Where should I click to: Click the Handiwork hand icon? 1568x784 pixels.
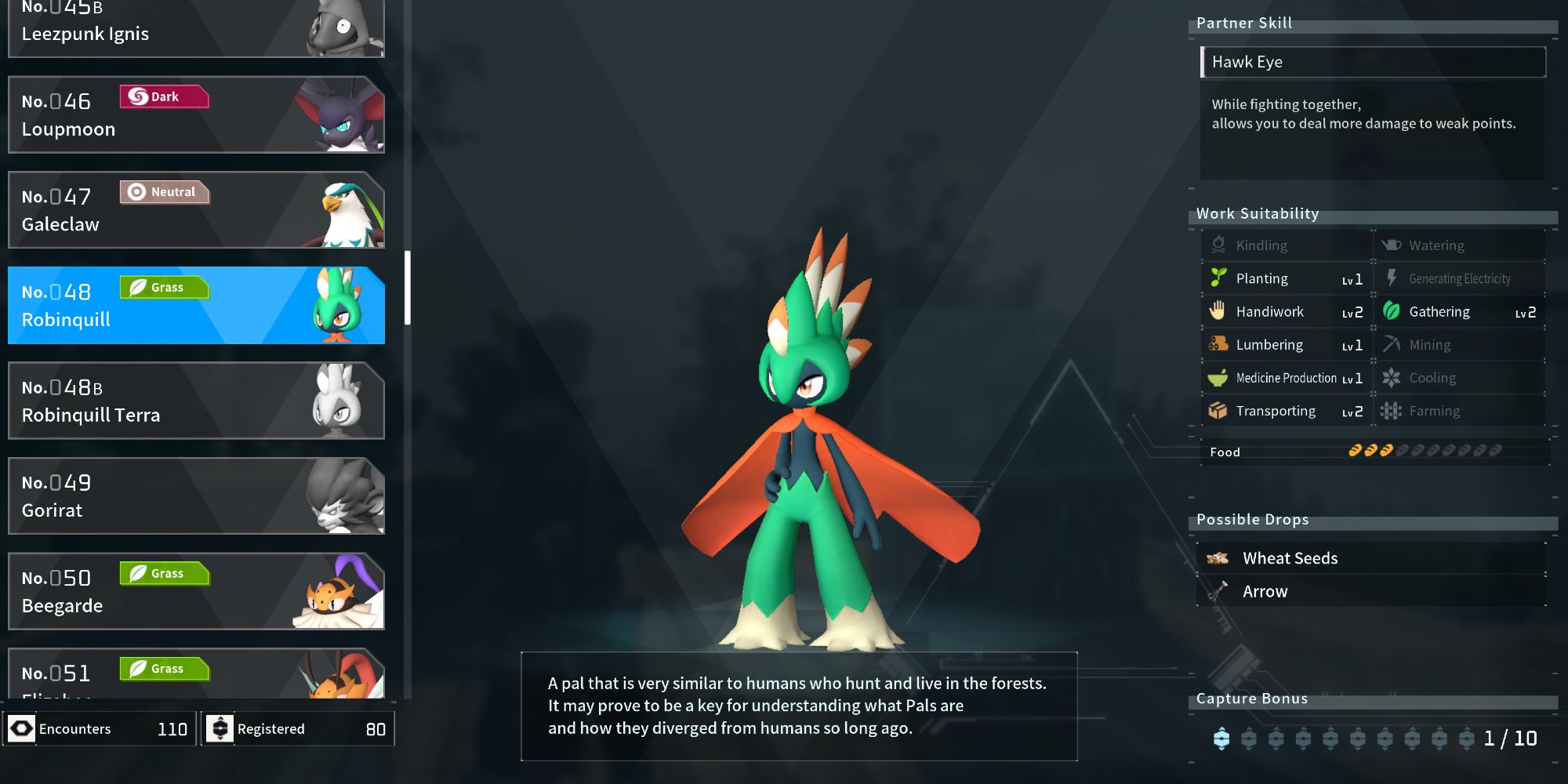tap(1218, 311)
